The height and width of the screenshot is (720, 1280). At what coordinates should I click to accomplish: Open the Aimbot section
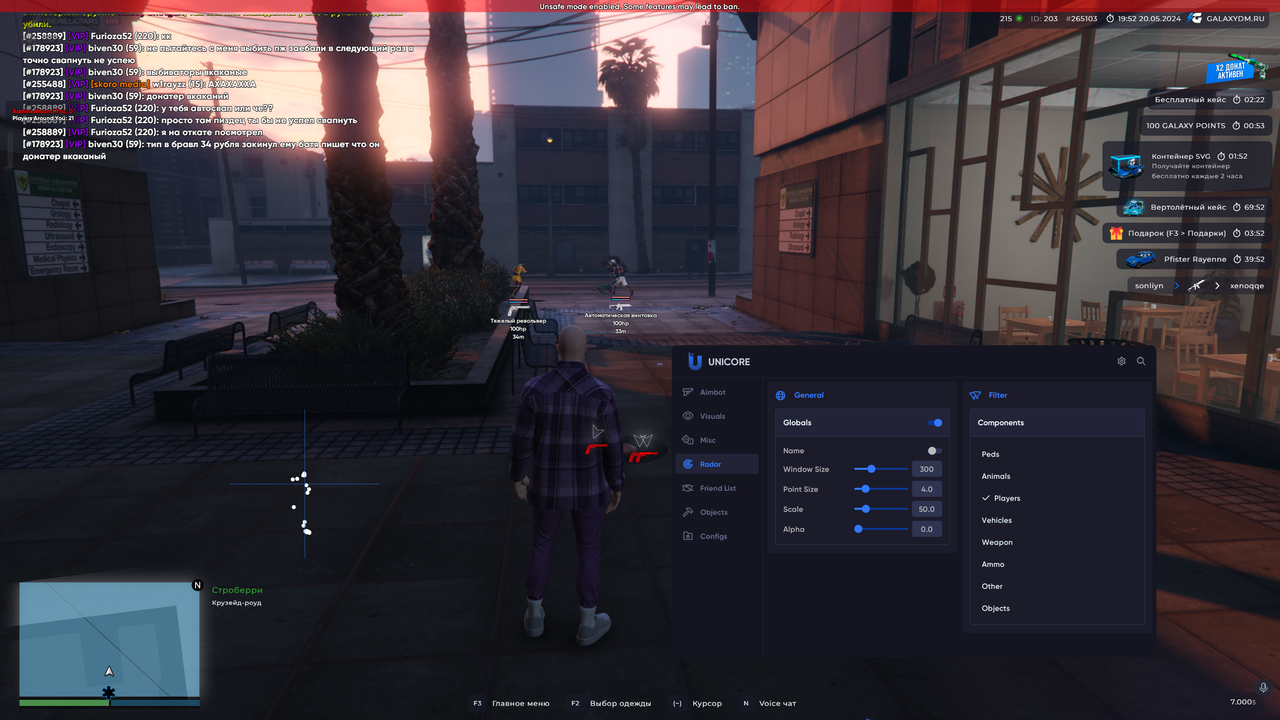(x=712, y=392)
